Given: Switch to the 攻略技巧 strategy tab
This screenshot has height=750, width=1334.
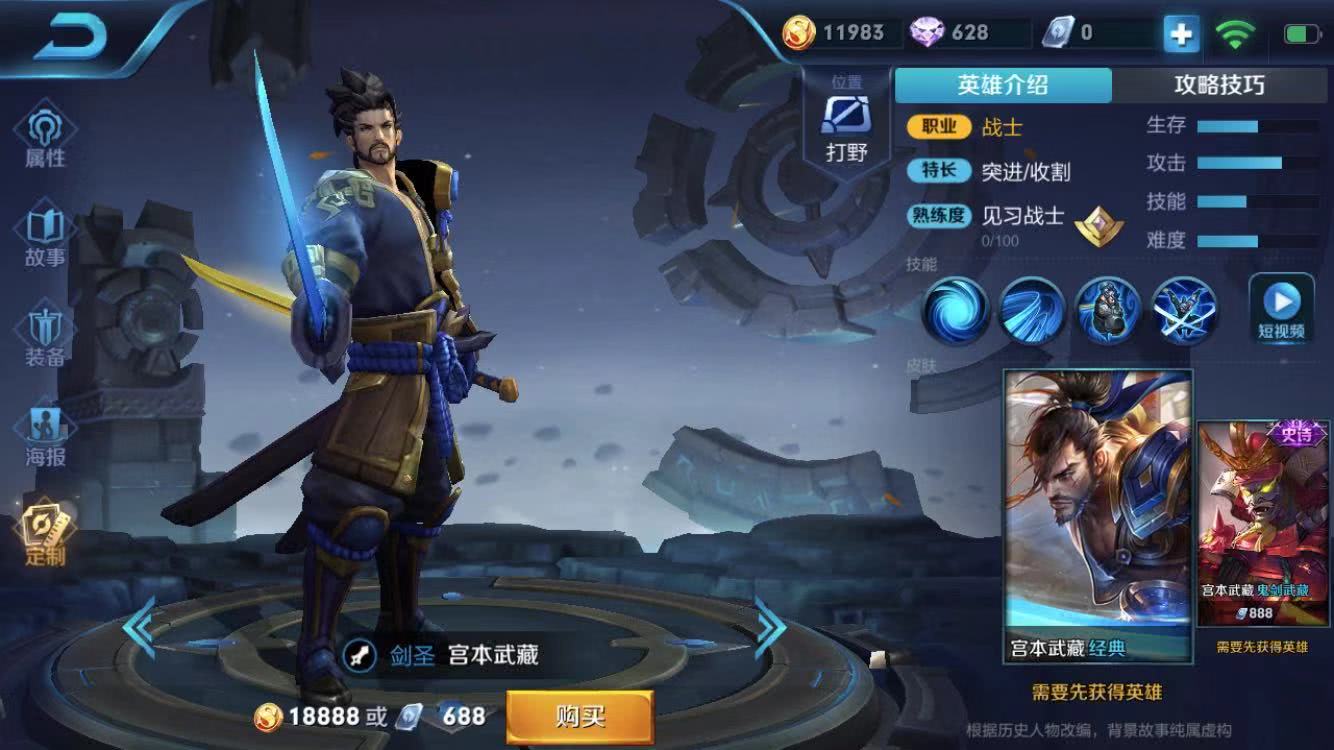Looking at the screenshot, I should coord(1219,86).
